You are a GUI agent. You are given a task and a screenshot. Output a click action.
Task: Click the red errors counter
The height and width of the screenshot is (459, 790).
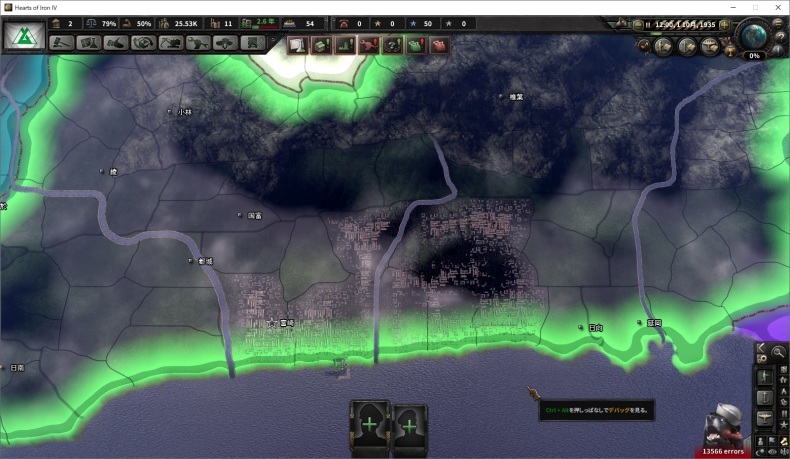point(722,452)
